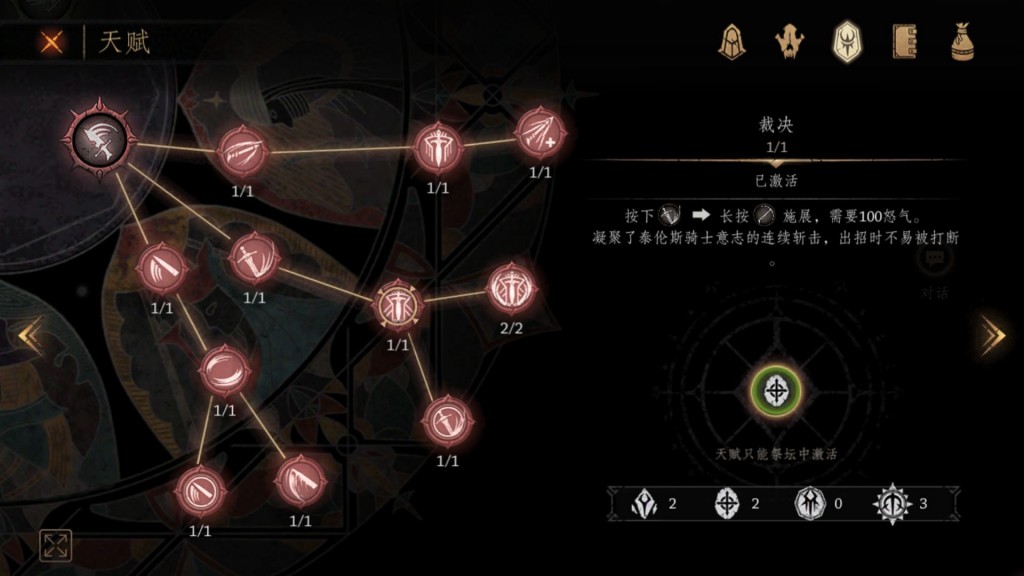This screenshot has height=576, width=1024.
Task: Pick the talent node with gold corner brackets
Action: click(398, 306)
